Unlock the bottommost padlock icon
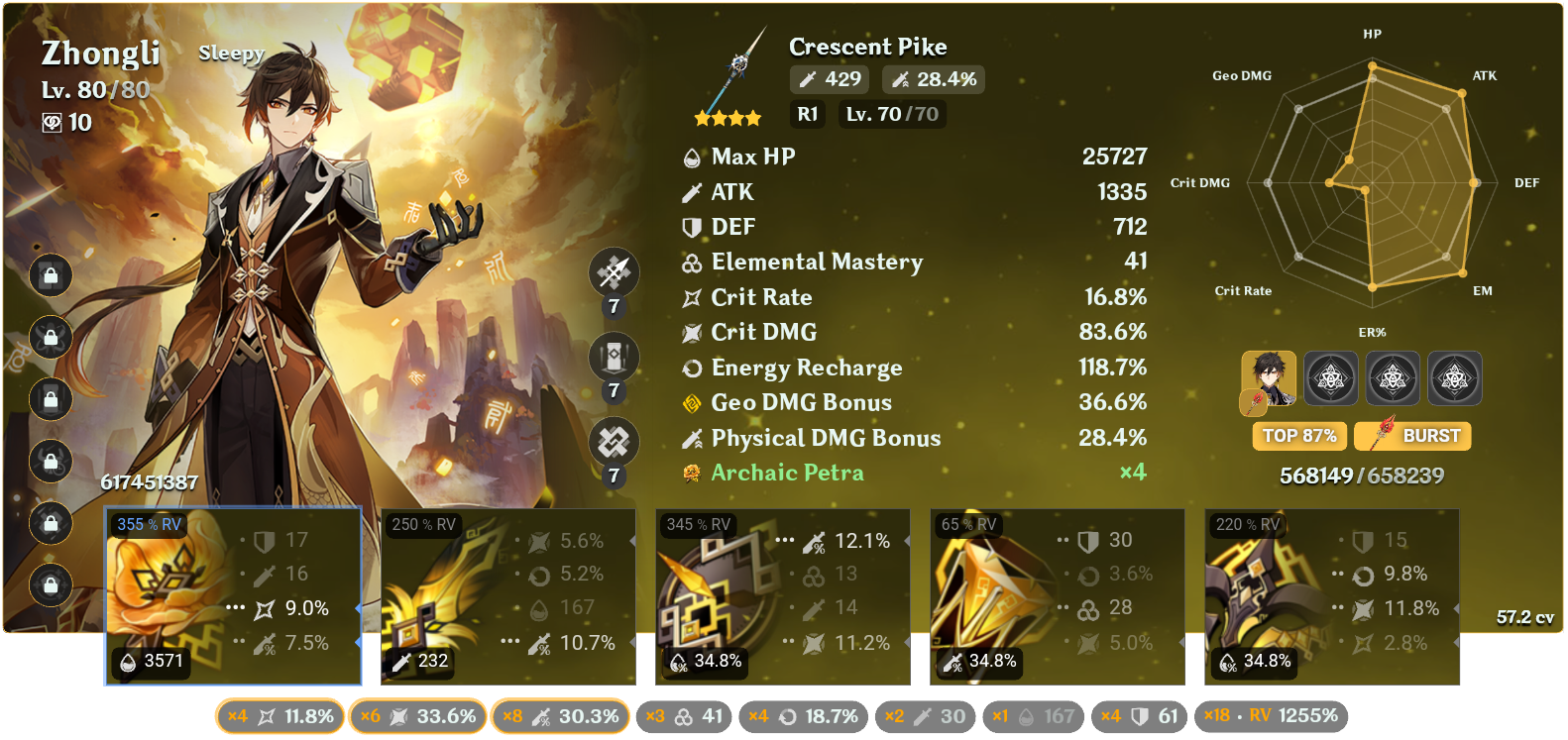The image size is (1568, 740). tap(50, 585)
